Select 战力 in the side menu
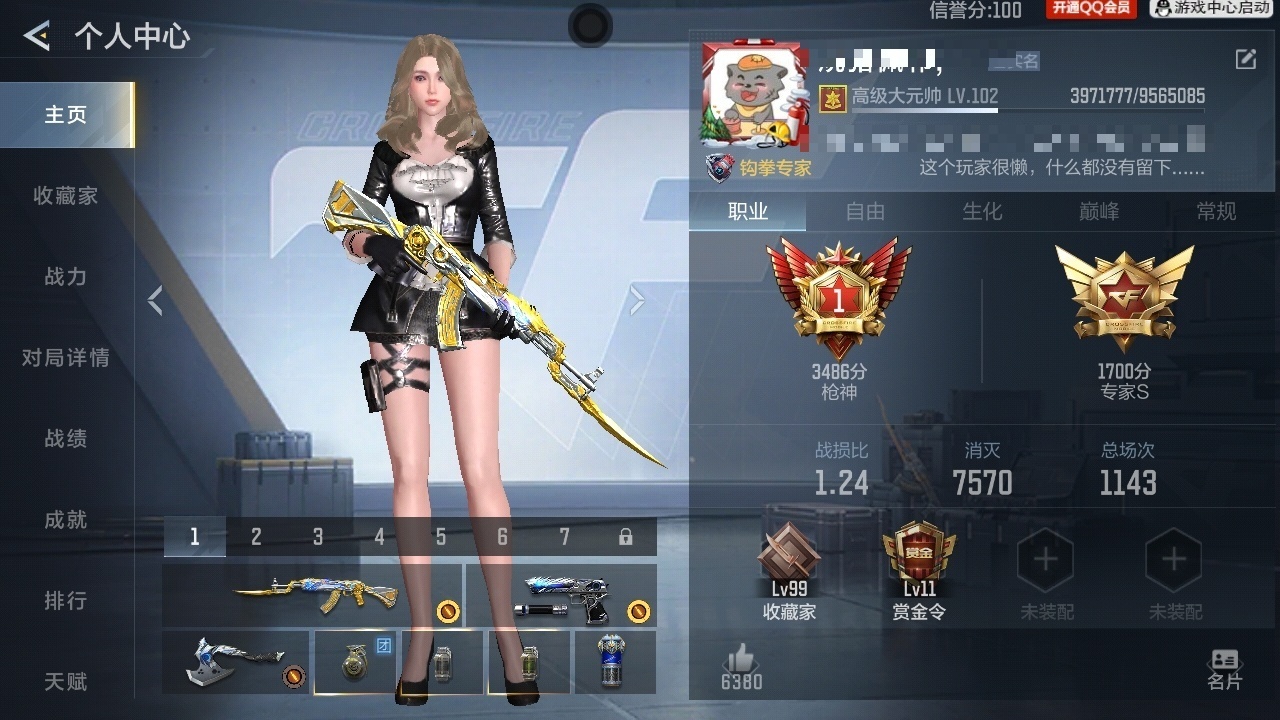Image resolution: width=1280 pixels, height=720 pixels. 66,277
